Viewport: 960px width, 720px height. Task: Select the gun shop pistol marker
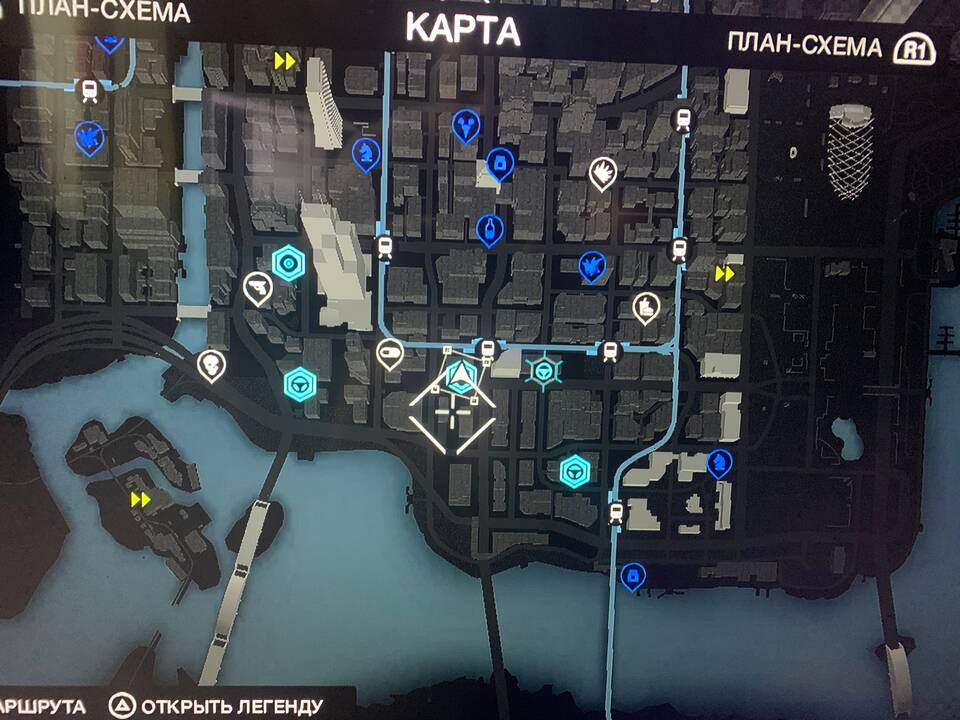point(257,288)
